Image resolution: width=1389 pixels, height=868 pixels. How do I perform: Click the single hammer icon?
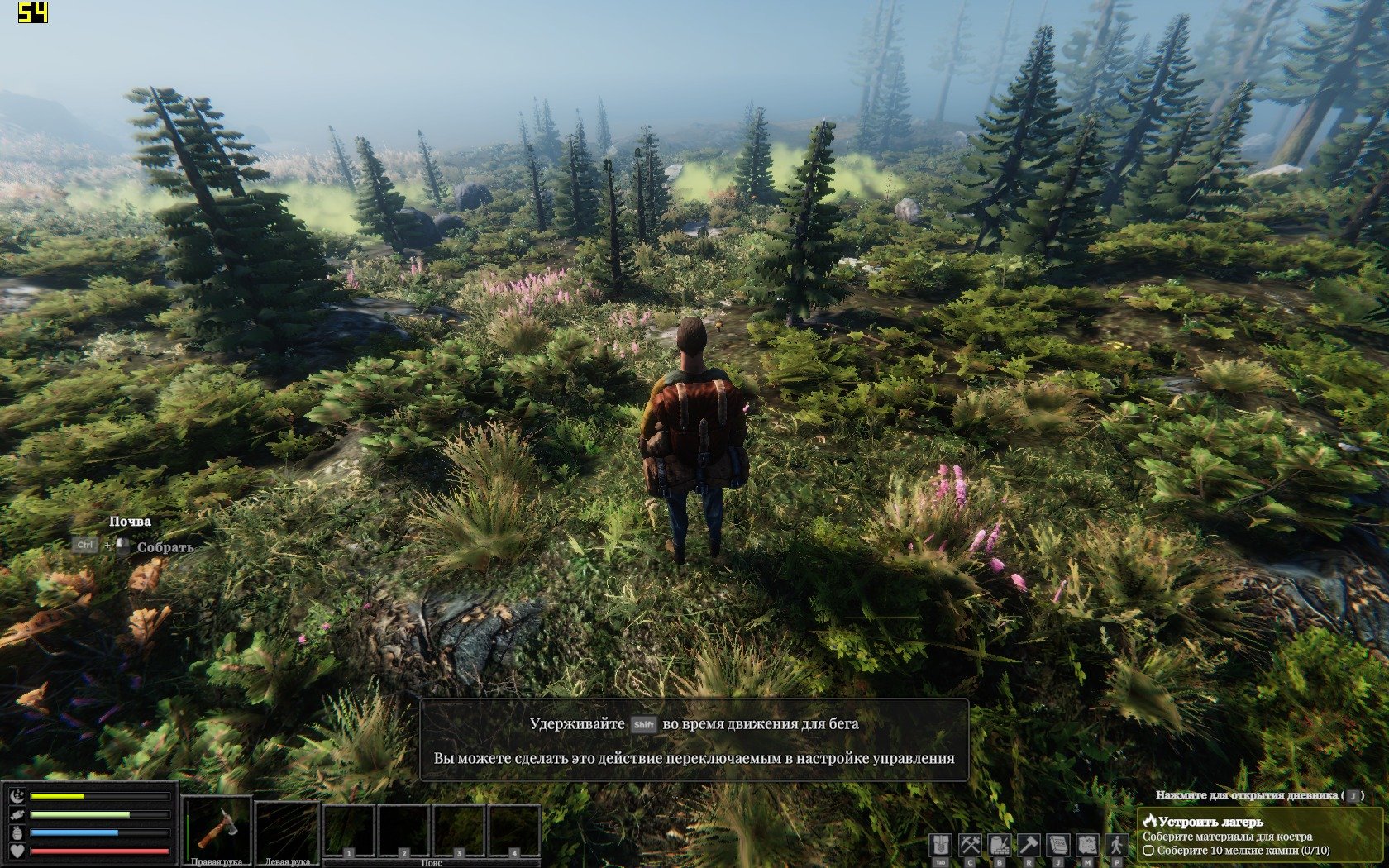point(1029,845)
